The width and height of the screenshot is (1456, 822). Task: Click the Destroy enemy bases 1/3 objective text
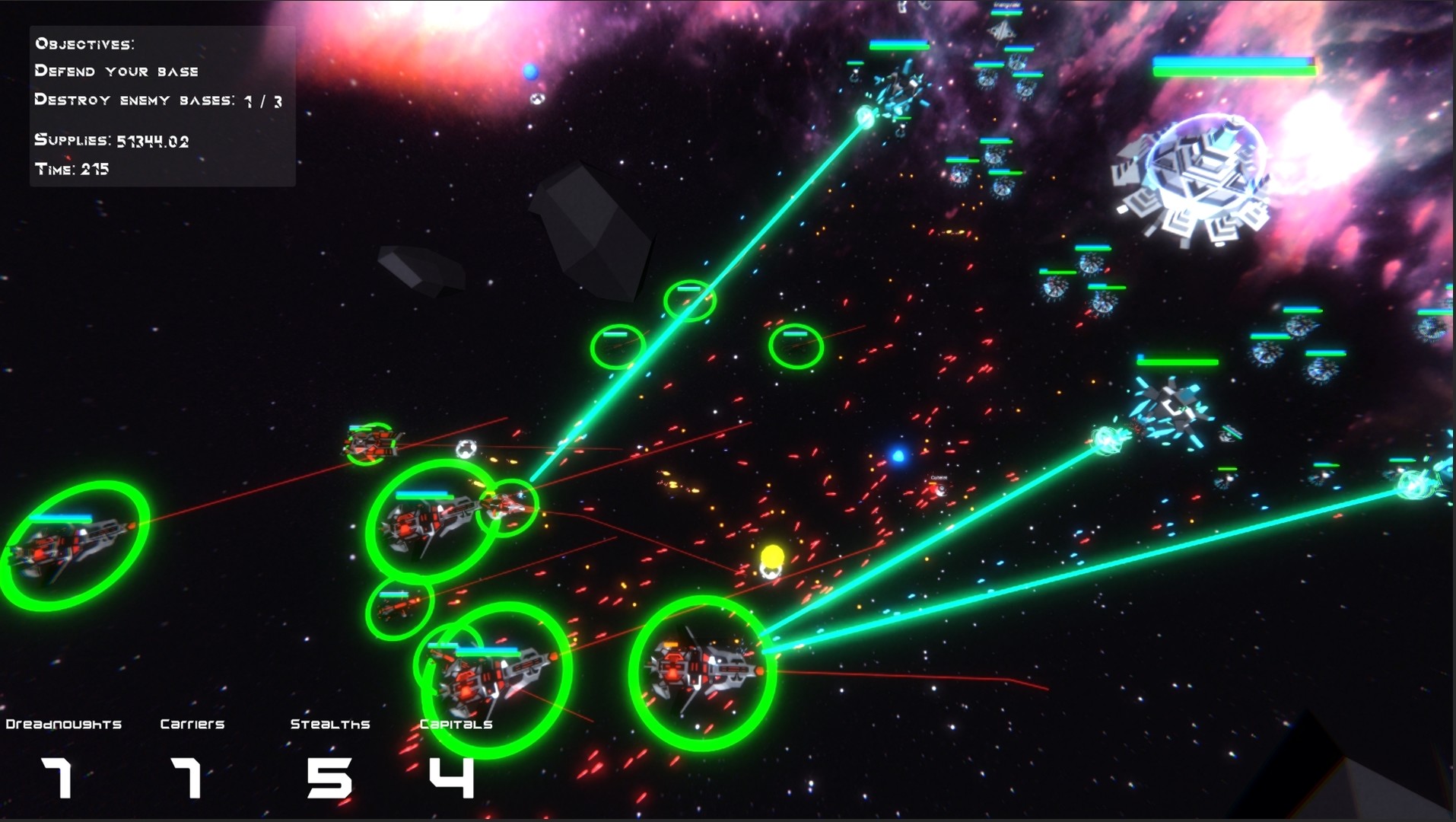click(156, 99)
